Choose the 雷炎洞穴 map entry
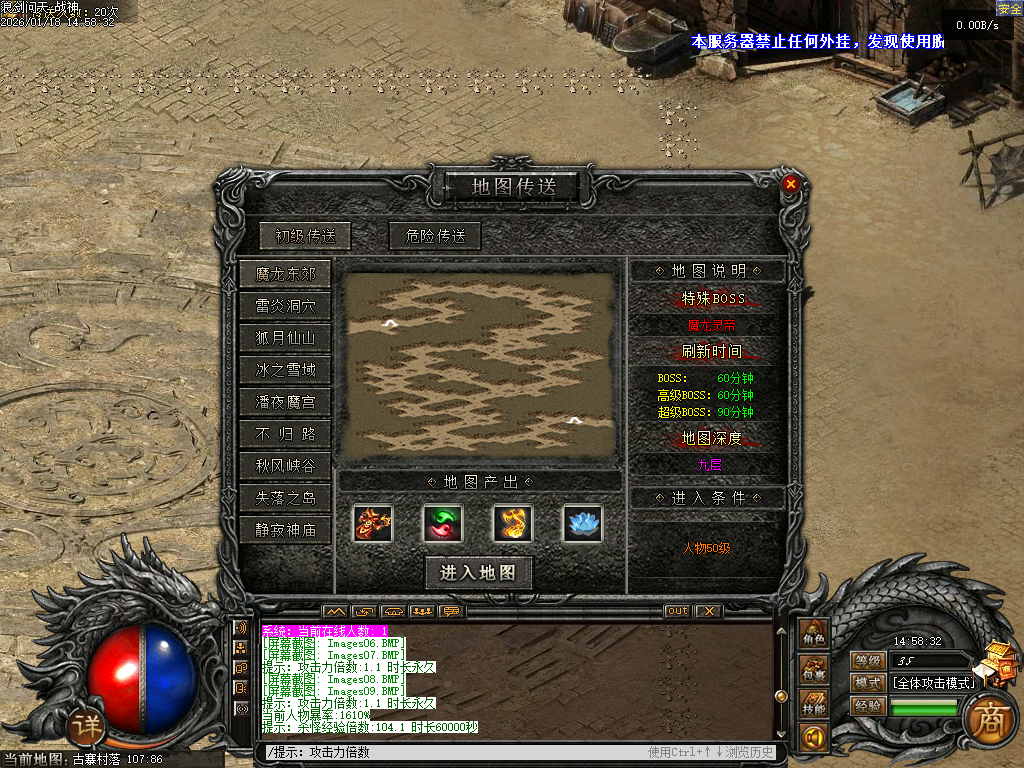The width and height of the screenshot is (1024, 768). (x=285, y=306)
